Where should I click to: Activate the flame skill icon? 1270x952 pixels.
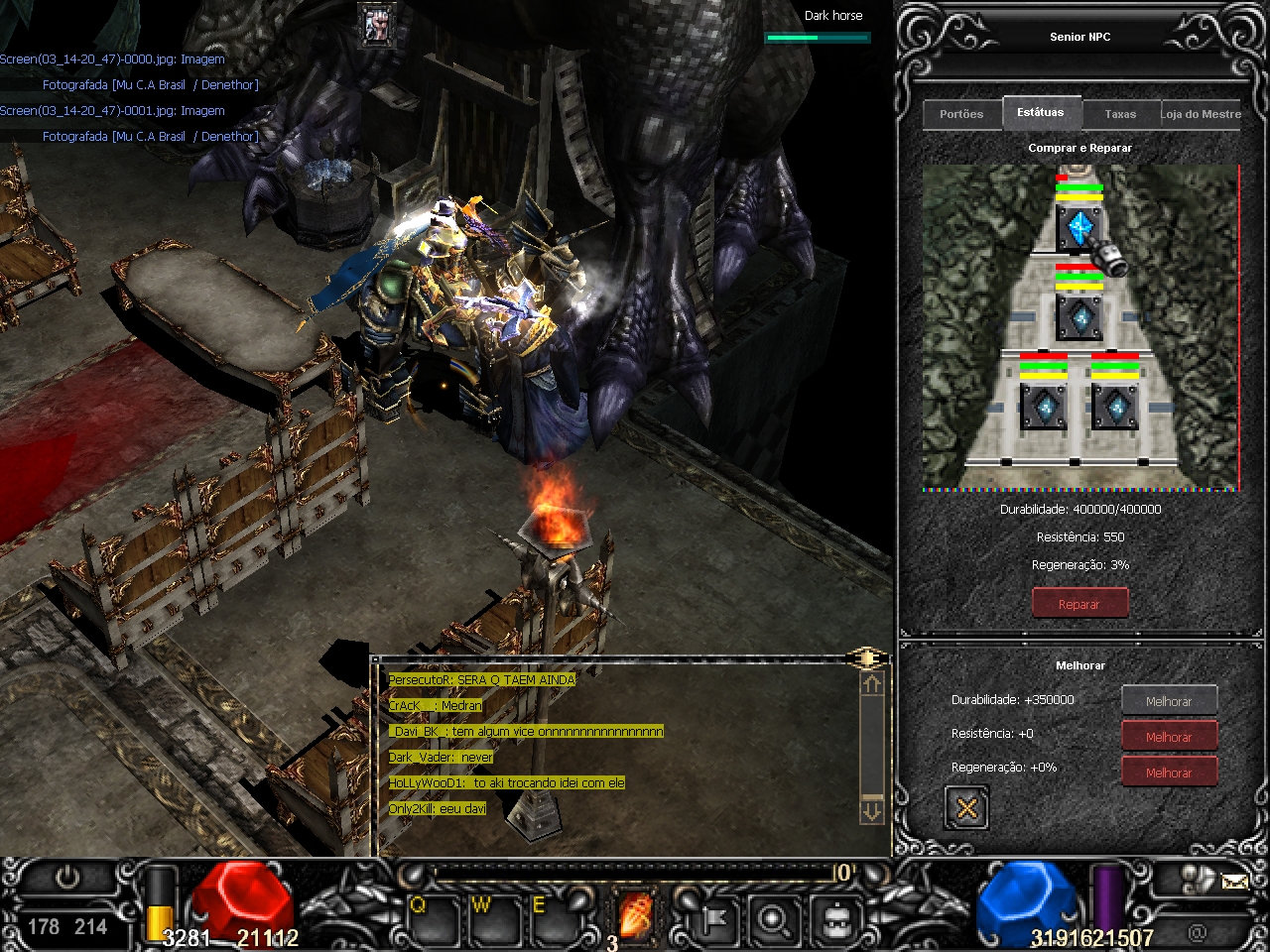pos(637,913)
